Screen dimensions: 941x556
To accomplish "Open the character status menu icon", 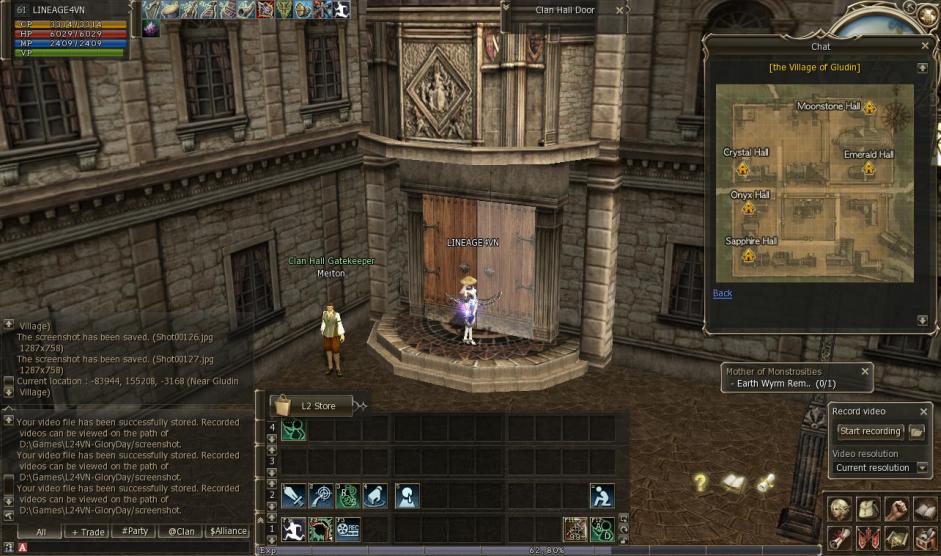I will click(841, 509).
